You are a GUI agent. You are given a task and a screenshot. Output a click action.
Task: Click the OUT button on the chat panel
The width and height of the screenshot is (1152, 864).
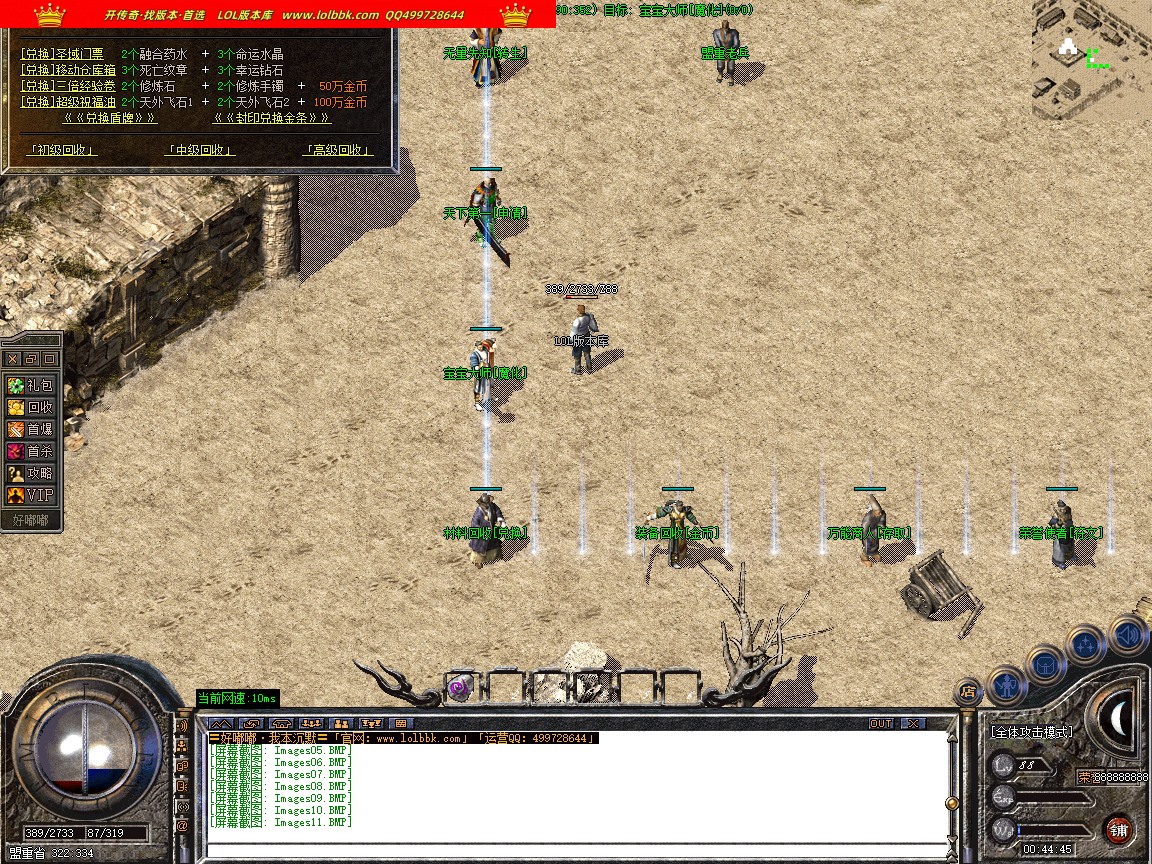[880, 723]
